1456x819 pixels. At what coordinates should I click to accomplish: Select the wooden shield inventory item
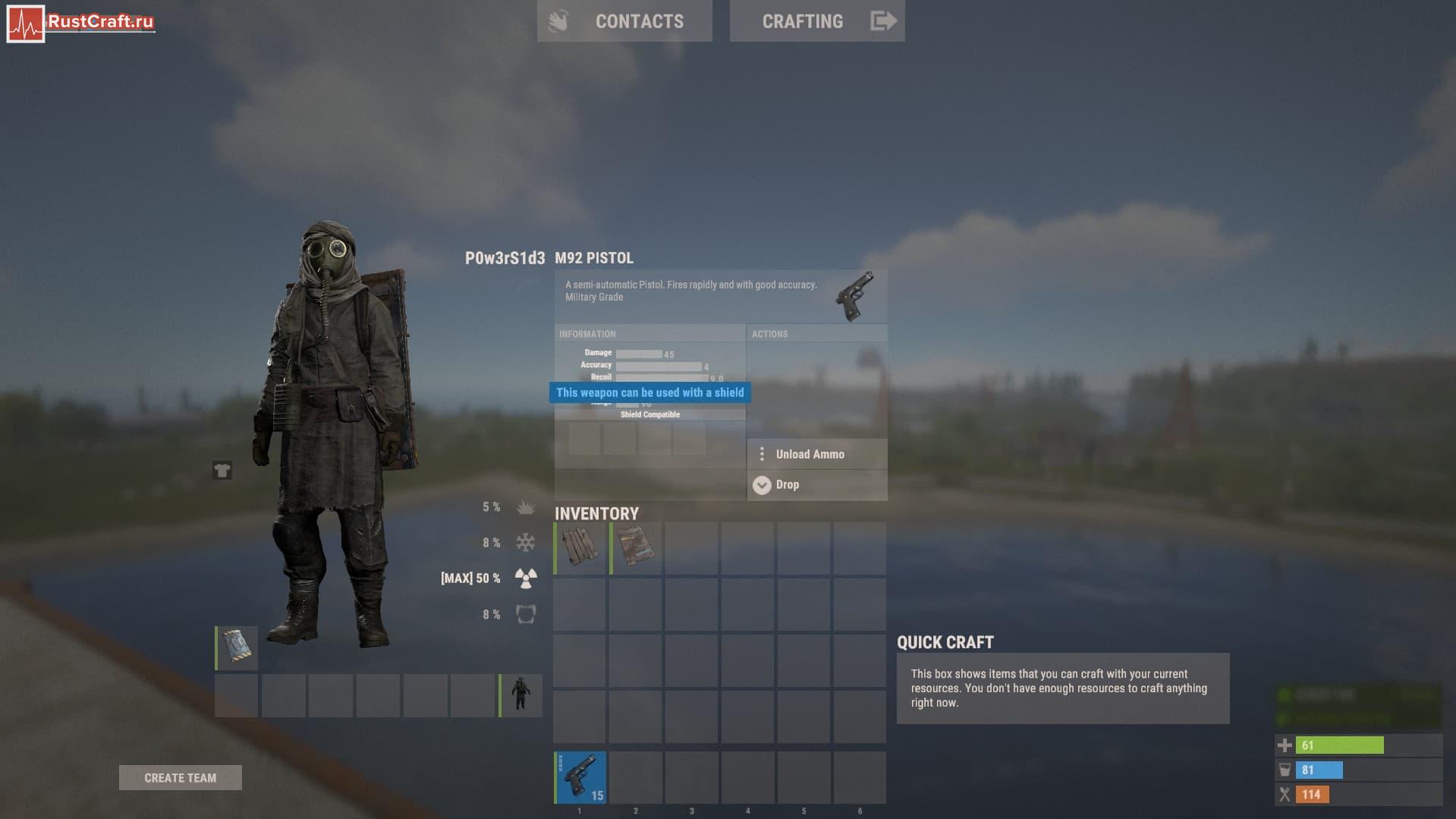580,547
